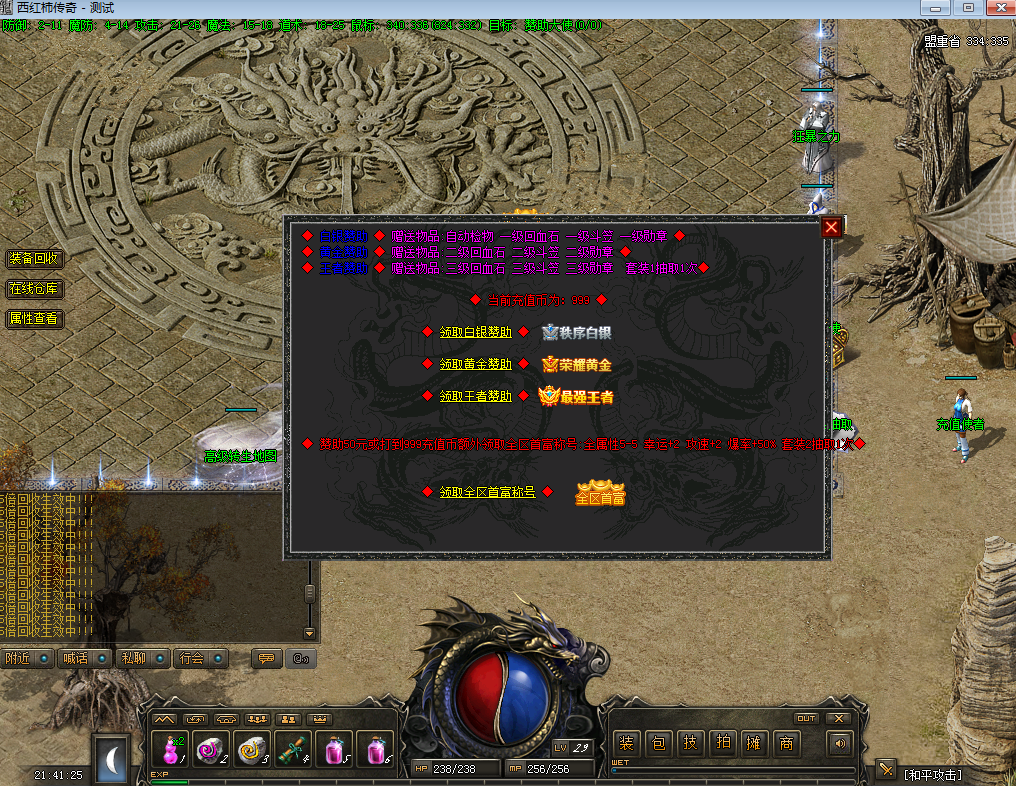Image resolution: width=1016 pixels, height=786 pixels.
Task: Open the 在线仓库 online warehouse button
Action: tap(34, 289)
